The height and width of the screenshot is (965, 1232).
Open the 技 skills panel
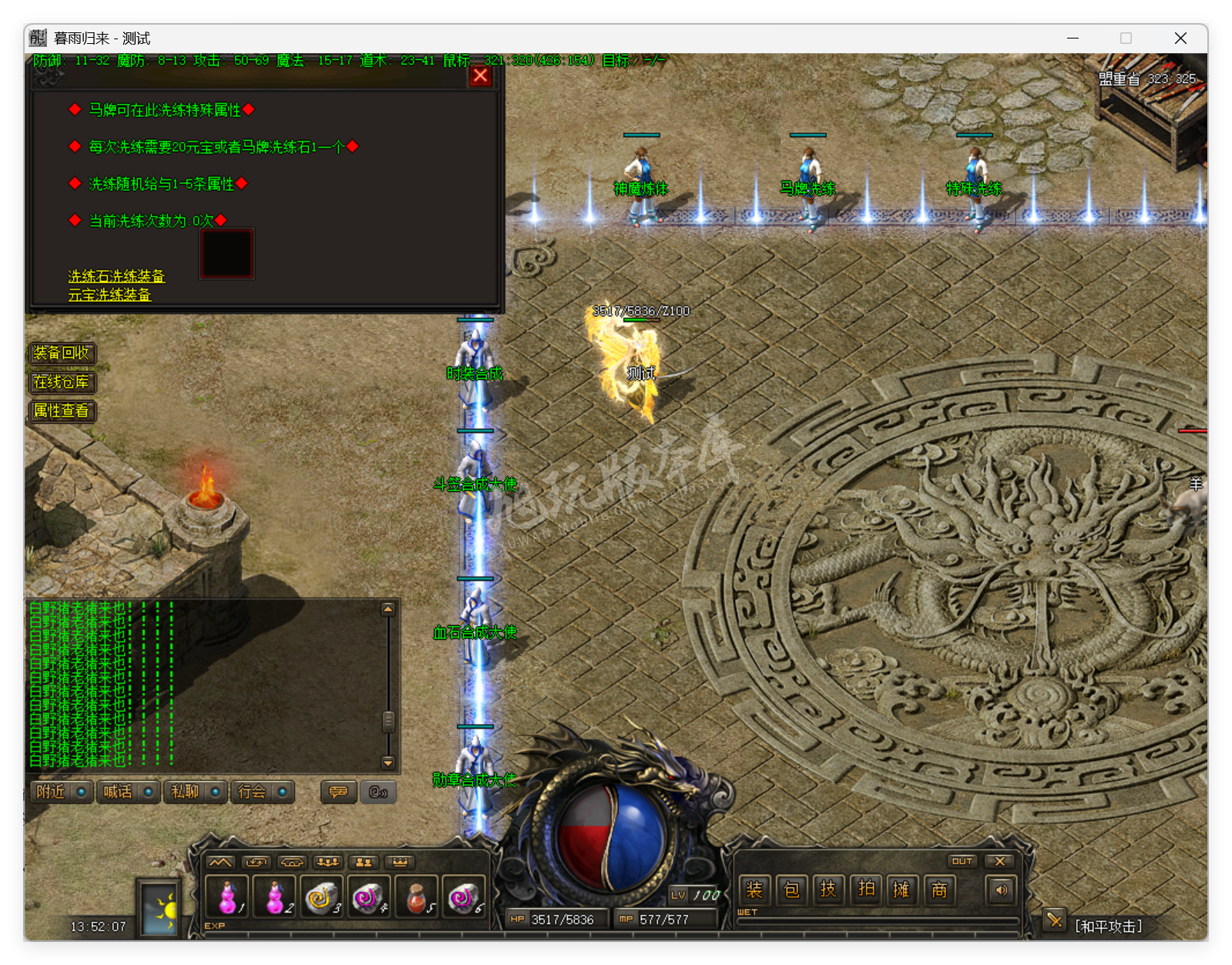[x=828, y=890]
